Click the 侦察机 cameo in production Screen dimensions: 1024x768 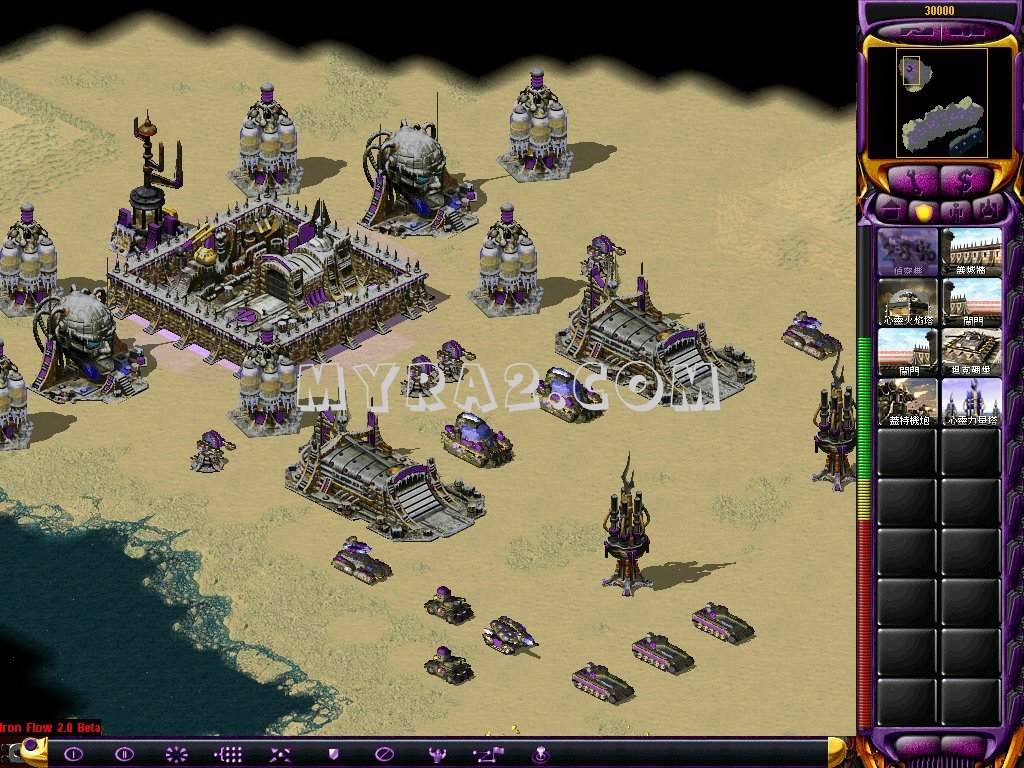pos(907,252)
